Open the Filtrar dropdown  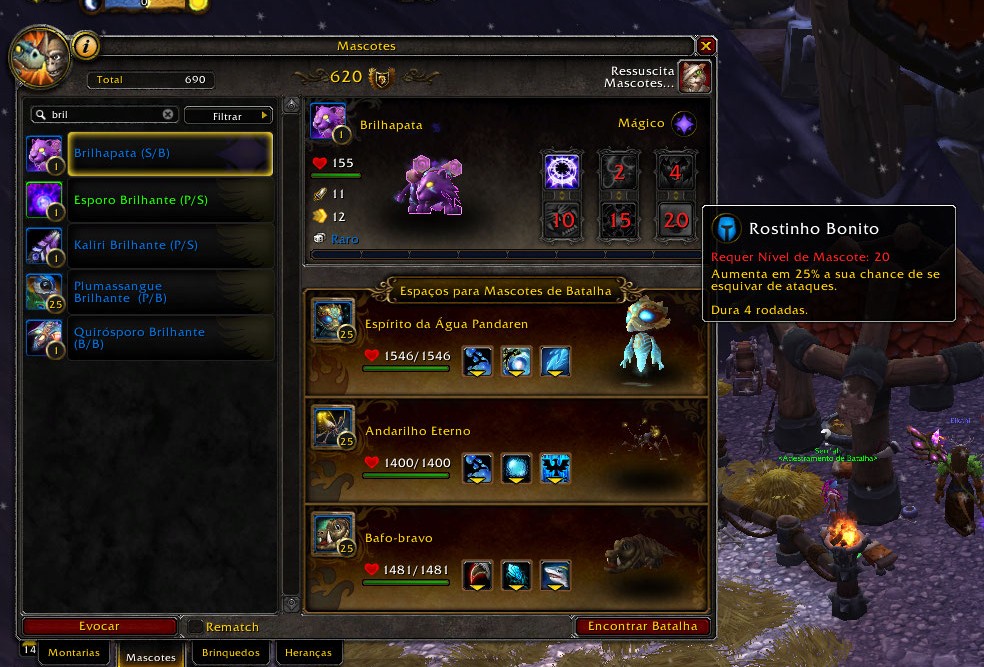coord(228,116)
